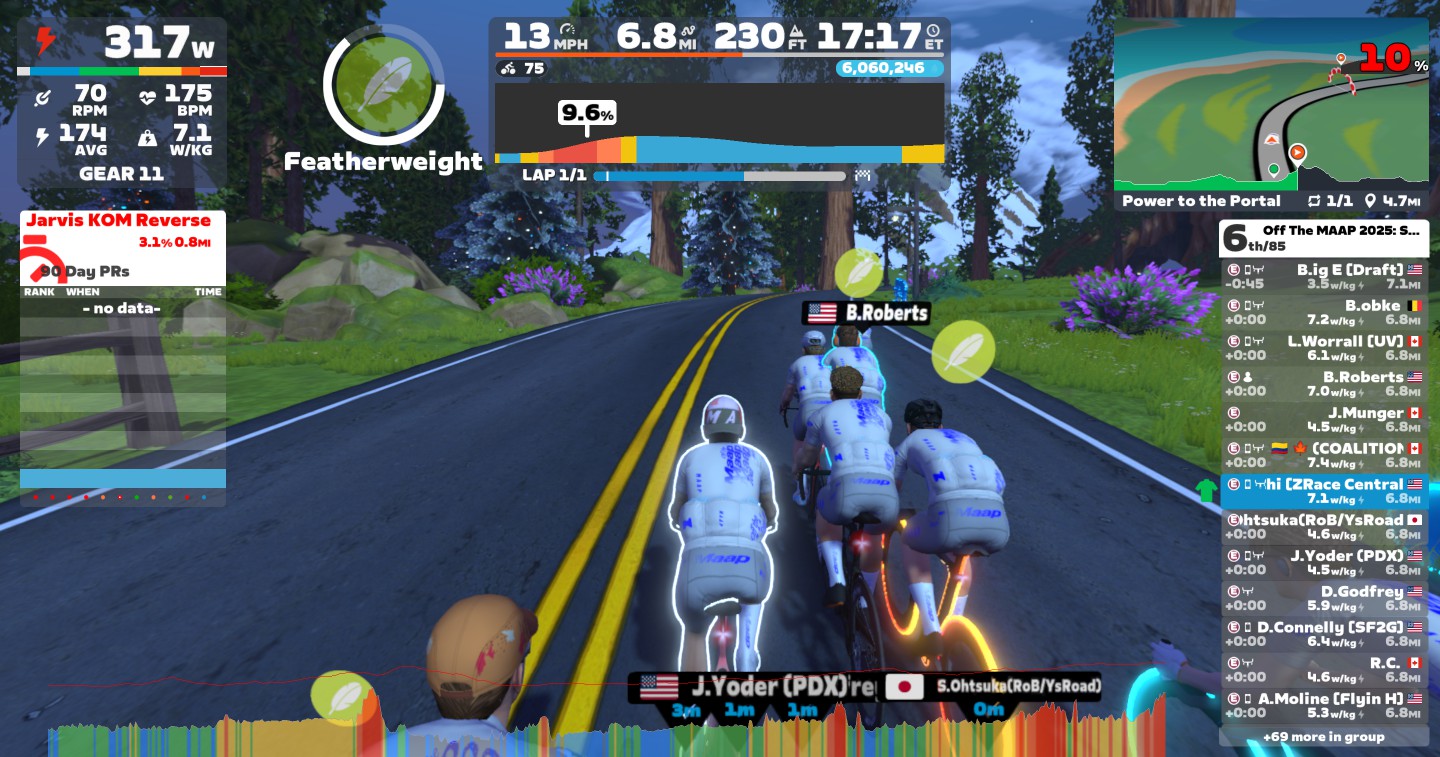
Task: Select D.Godfrey in the riders list
Action: pyautogui.click(x=1323, y=598)
